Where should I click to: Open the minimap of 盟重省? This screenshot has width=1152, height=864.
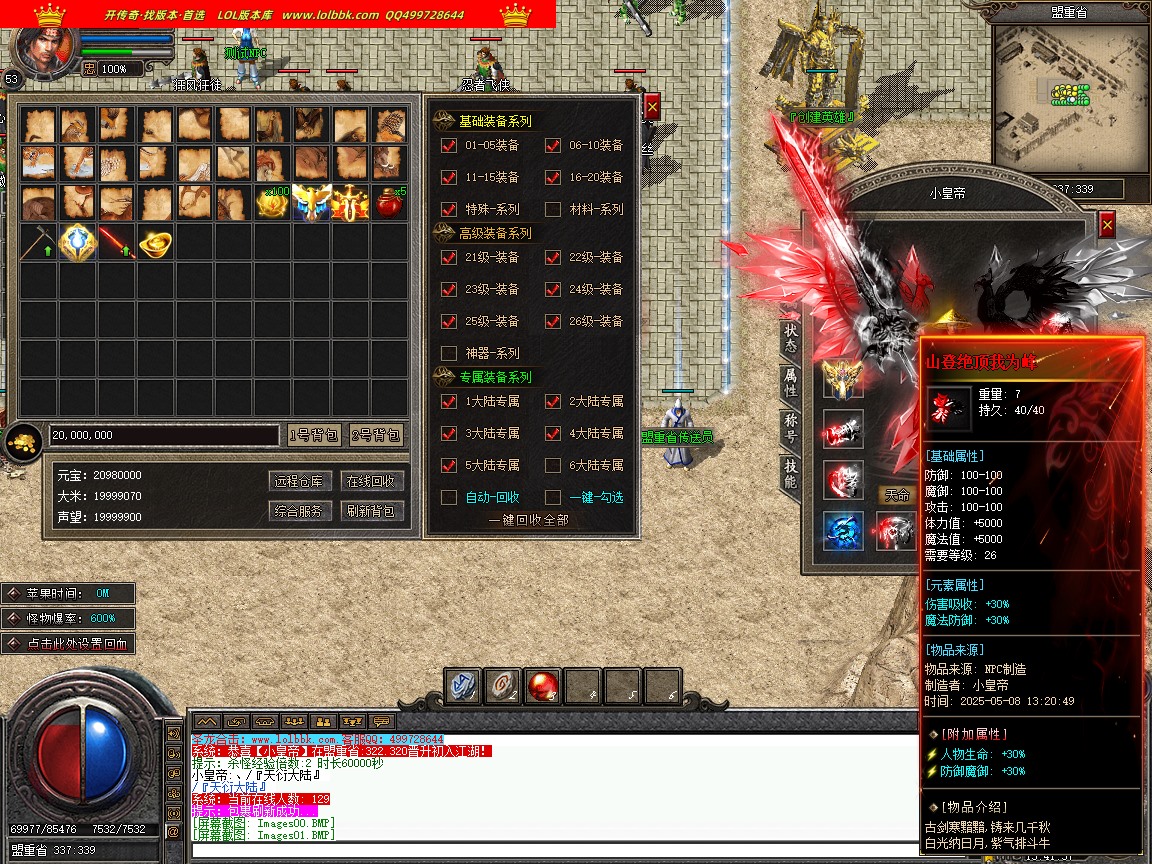point(1069,96)
